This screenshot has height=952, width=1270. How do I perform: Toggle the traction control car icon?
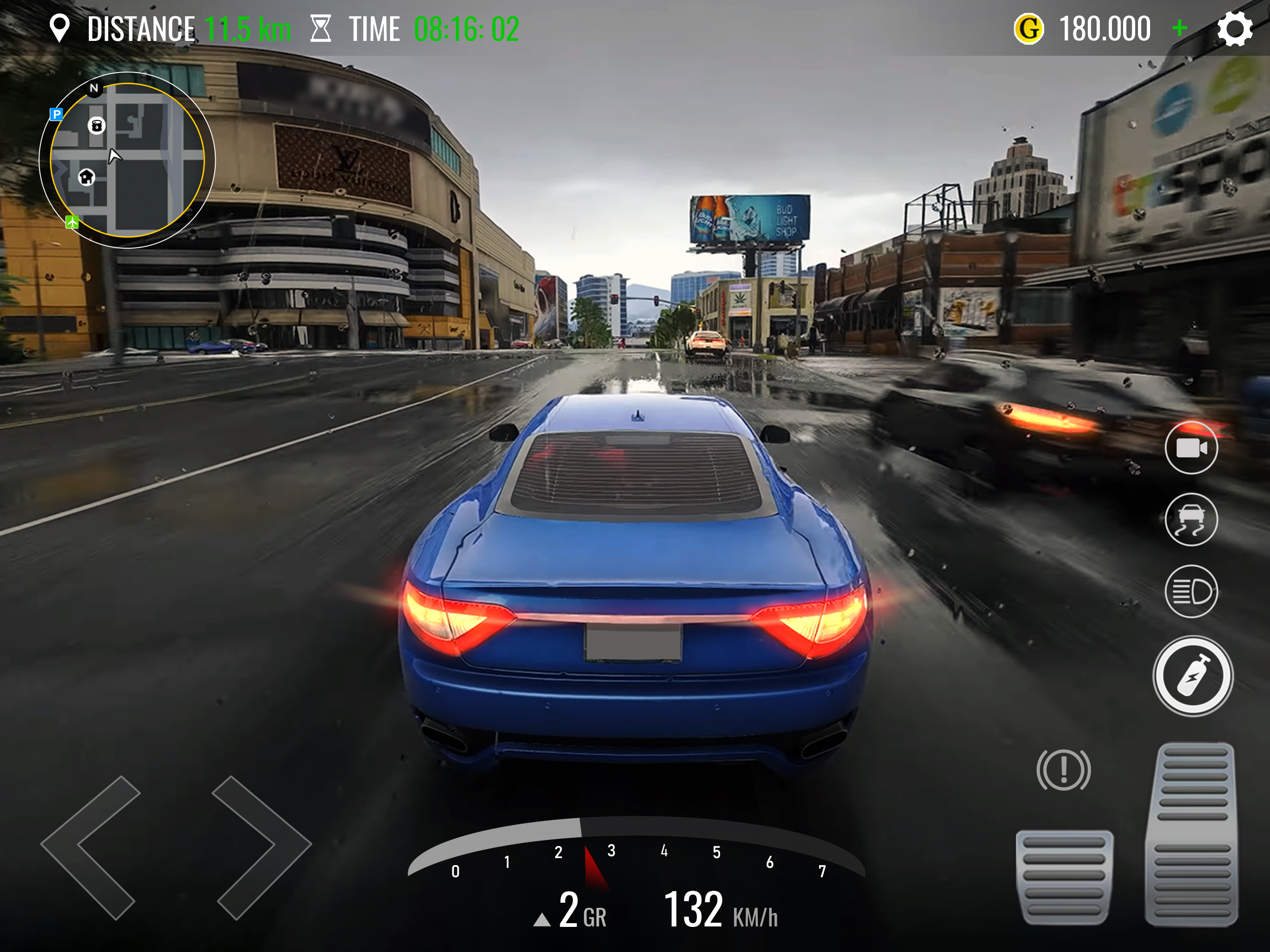point(1191,520)
